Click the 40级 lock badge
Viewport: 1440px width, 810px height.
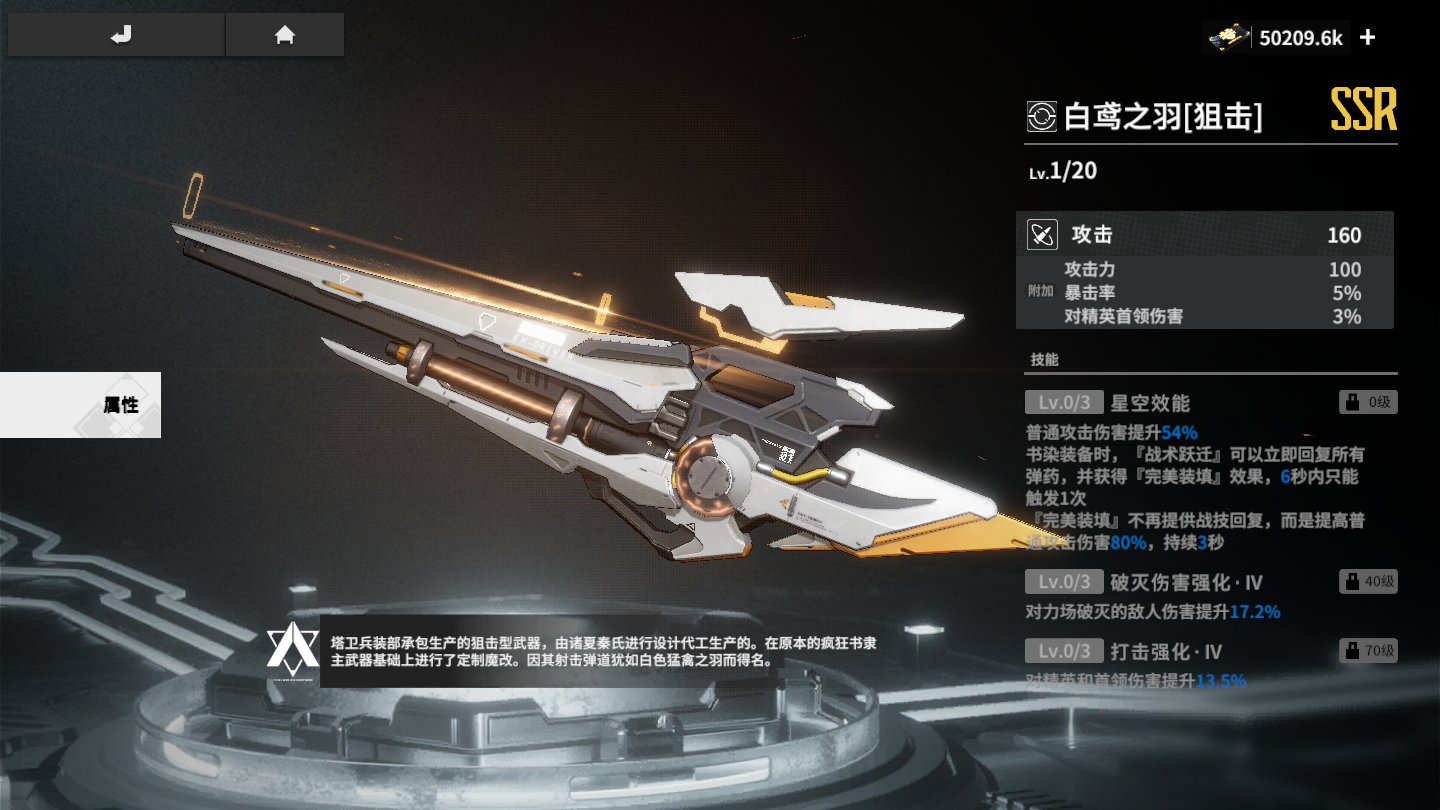[1368, 582]
